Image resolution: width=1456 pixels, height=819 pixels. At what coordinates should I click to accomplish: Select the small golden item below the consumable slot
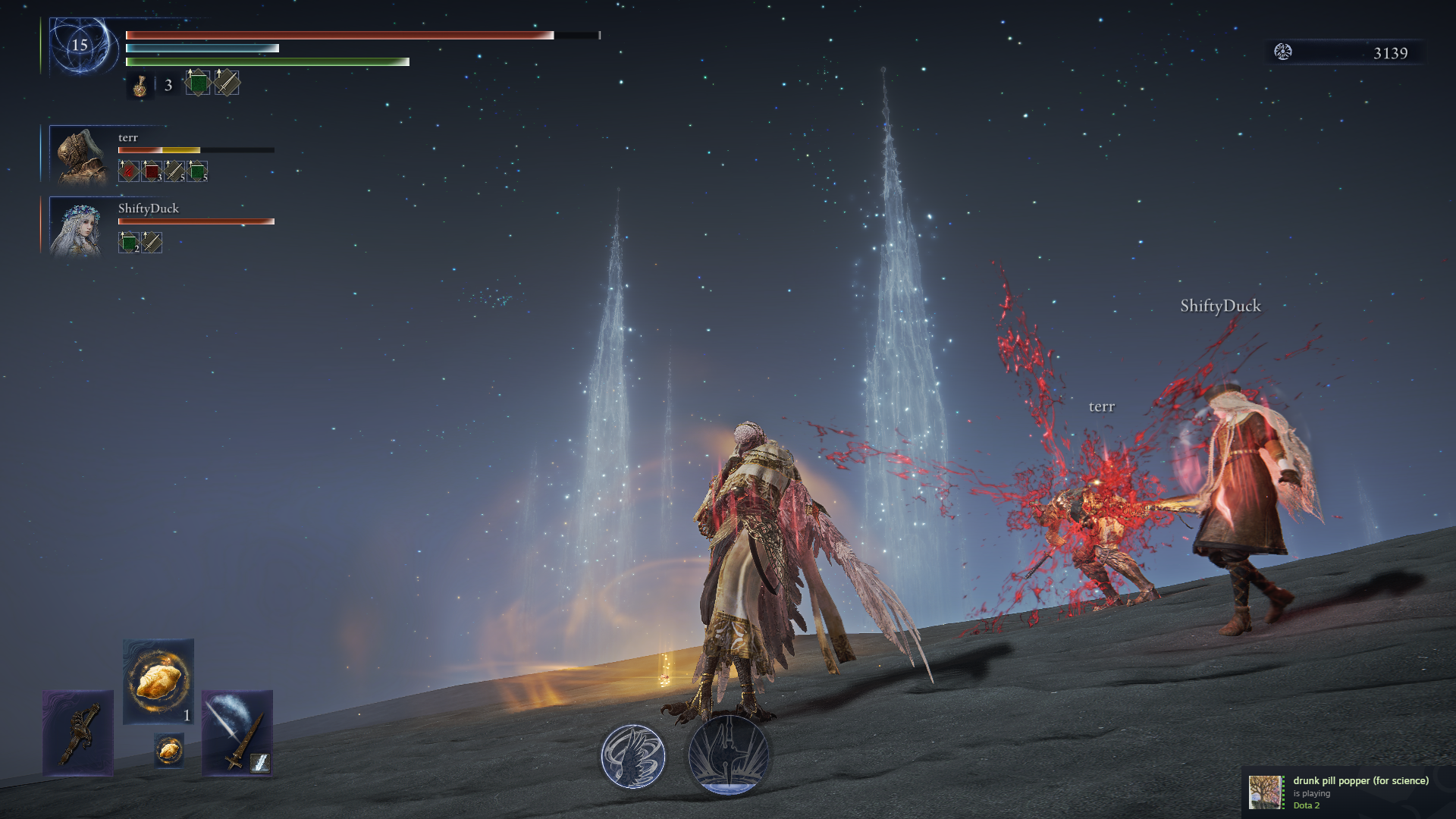(x=168, y=750)
